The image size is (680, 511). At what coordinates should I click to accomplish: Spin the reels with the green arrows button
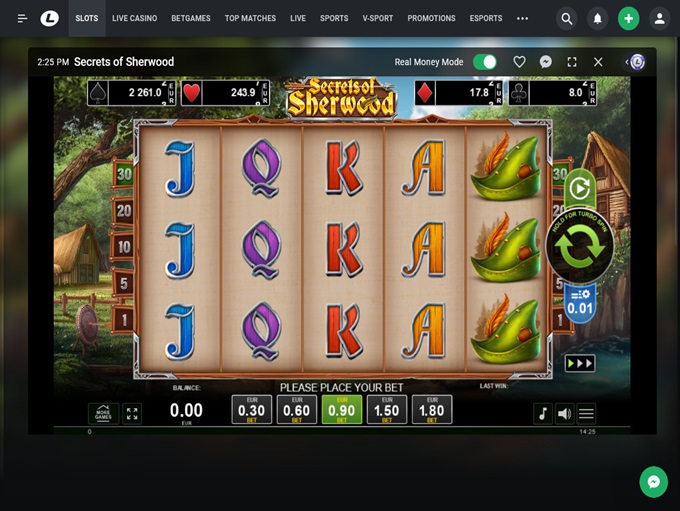click(580, 247)
